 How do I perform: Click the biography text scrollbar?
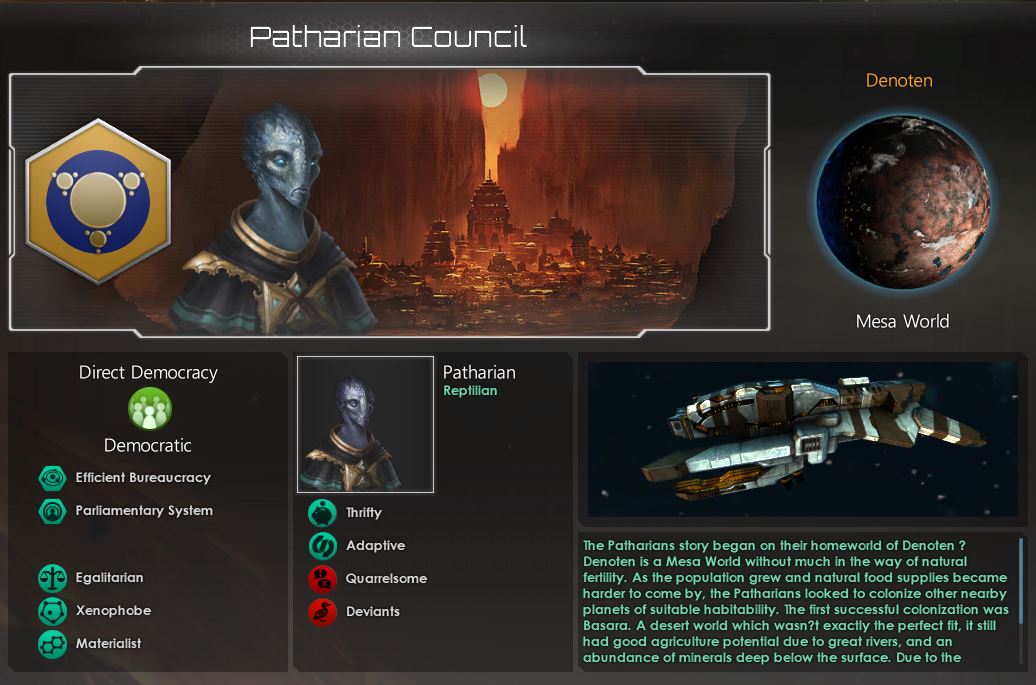point(1021,580)
